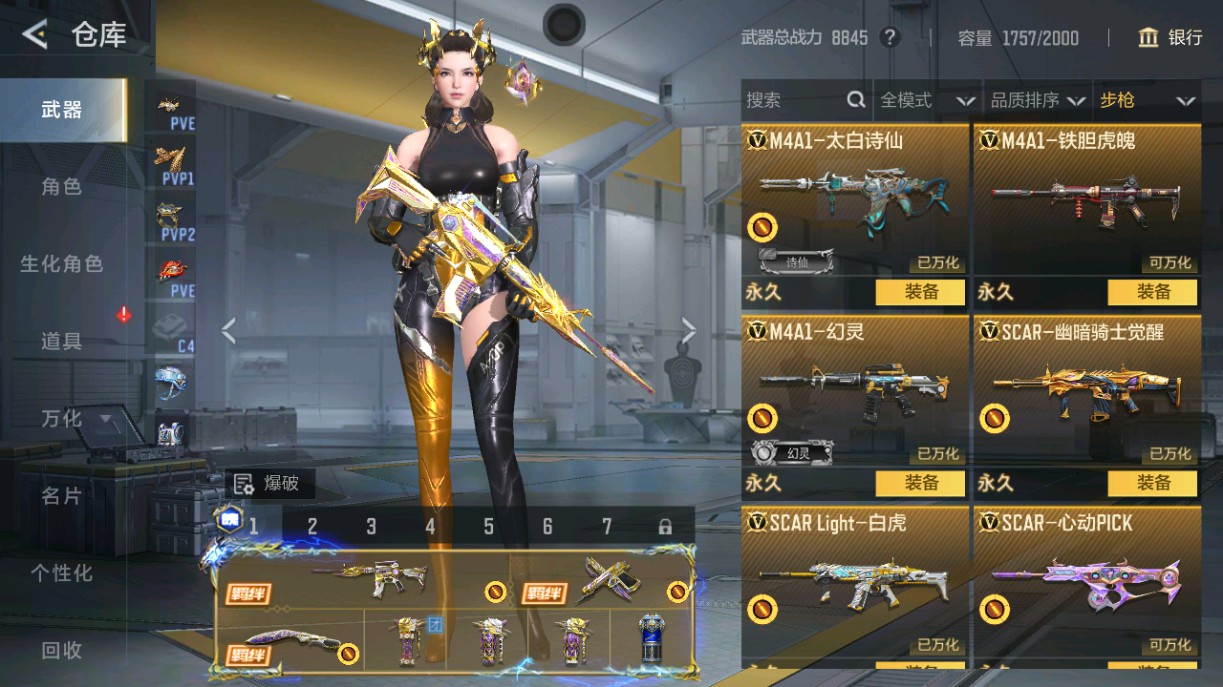Open the 全模式 mode dropdown

pyautogui.click(x=926, y=100)
